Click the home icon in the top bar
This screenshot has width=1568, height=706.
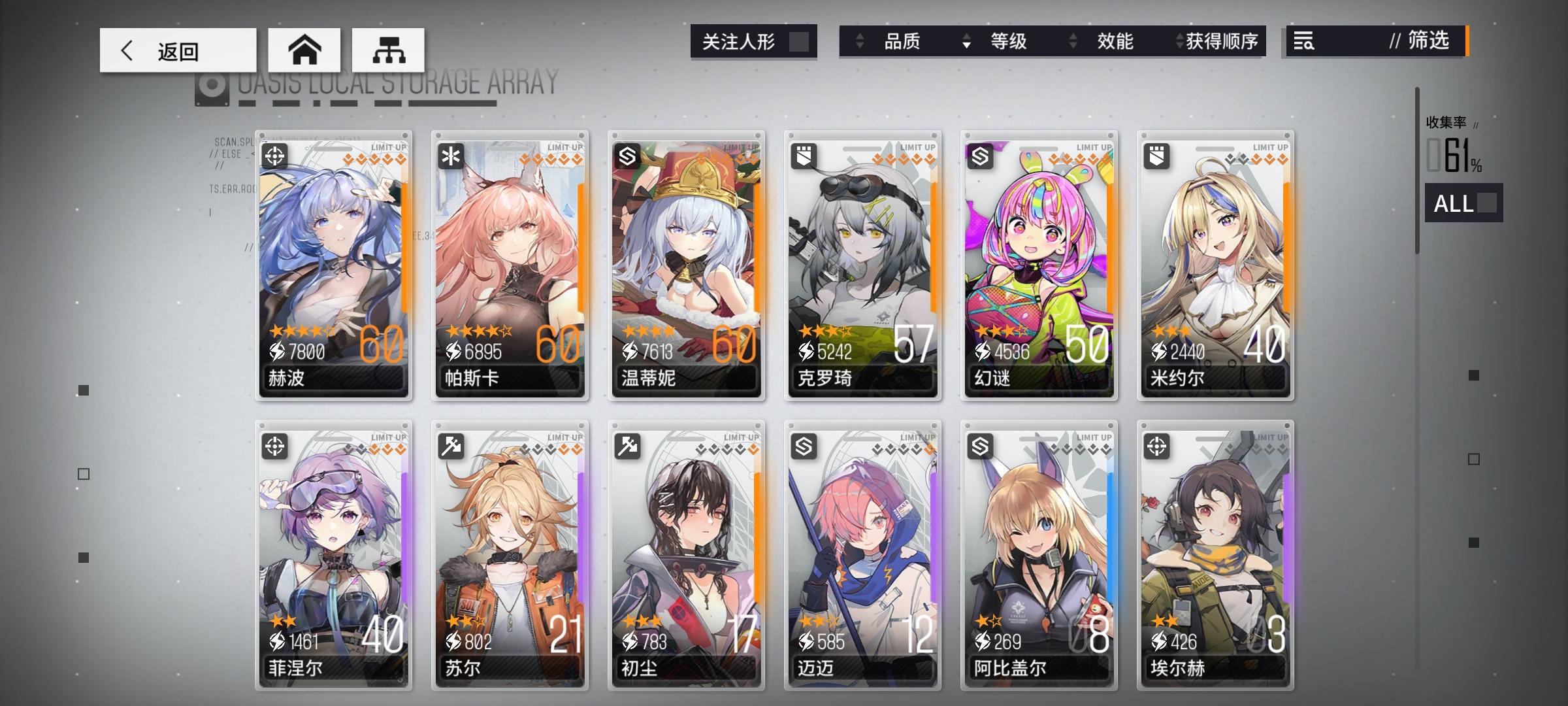304,50
